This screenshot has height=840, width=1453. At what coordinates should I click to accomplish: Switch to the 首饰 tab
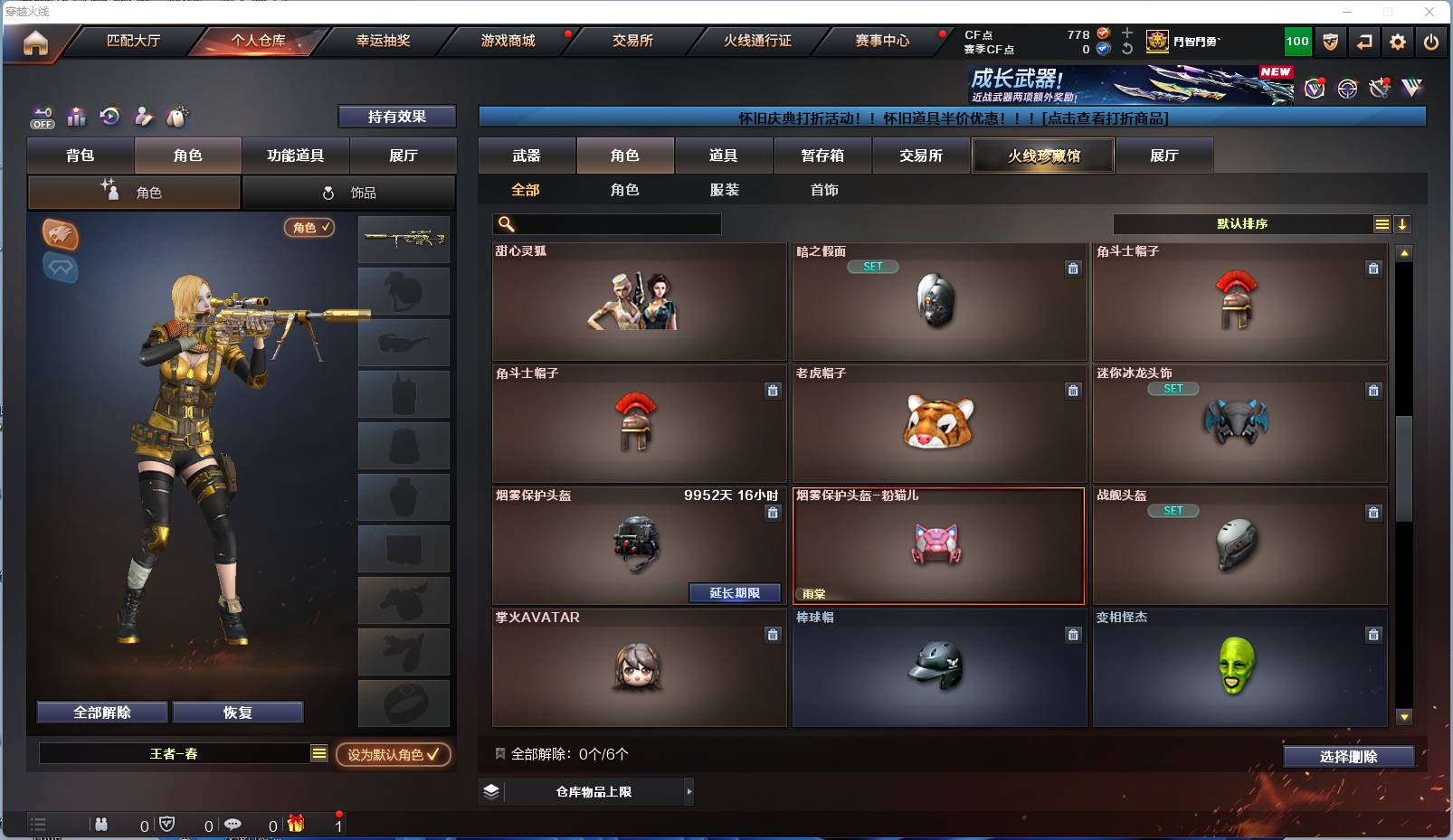pos(824,190)
